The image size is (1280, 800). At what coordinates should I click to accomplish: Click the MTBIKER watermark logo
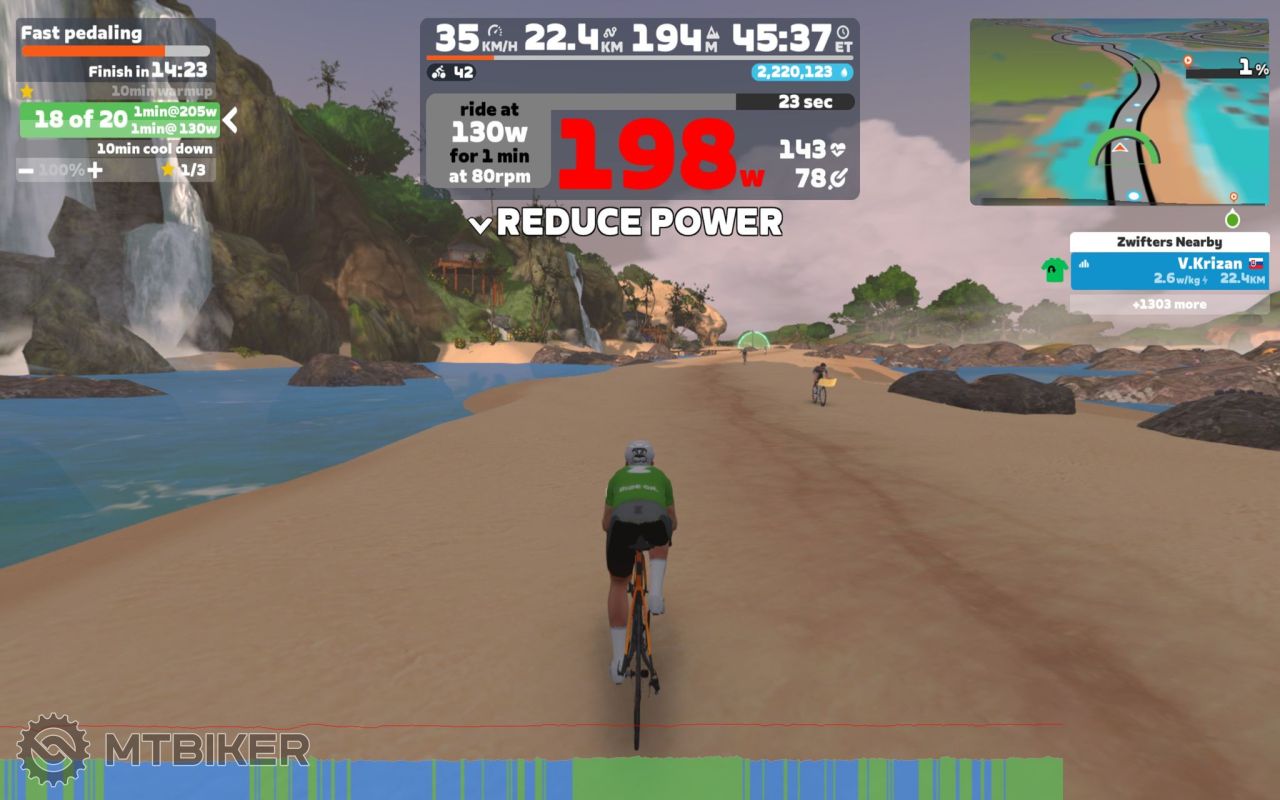(163, 749)
